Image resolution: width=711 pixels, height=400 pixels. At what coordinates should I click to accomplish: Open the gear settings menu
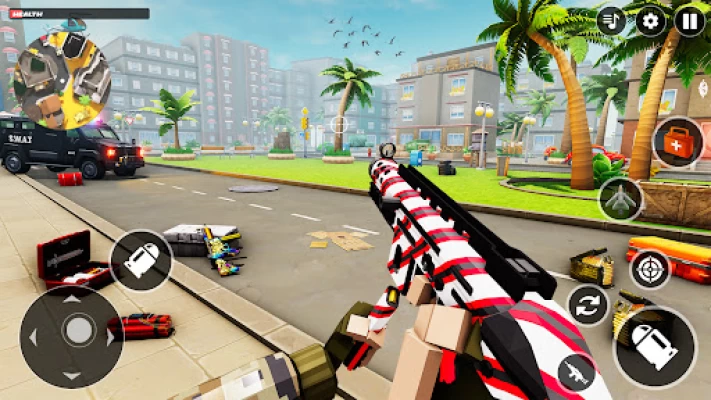(x=650, y=20)
